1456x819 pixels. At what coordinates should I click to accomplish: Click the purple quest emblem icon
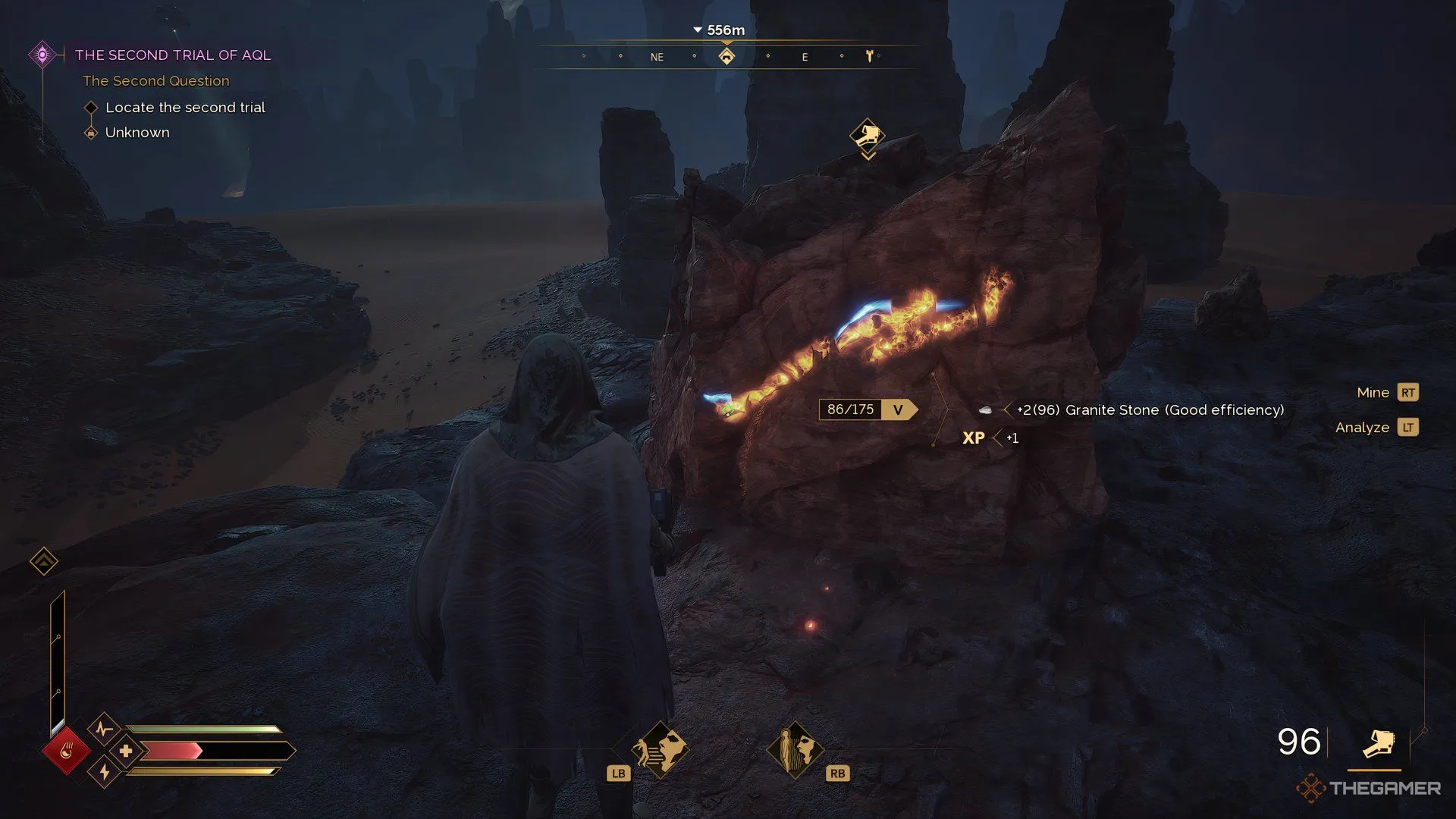click(42, 55)
